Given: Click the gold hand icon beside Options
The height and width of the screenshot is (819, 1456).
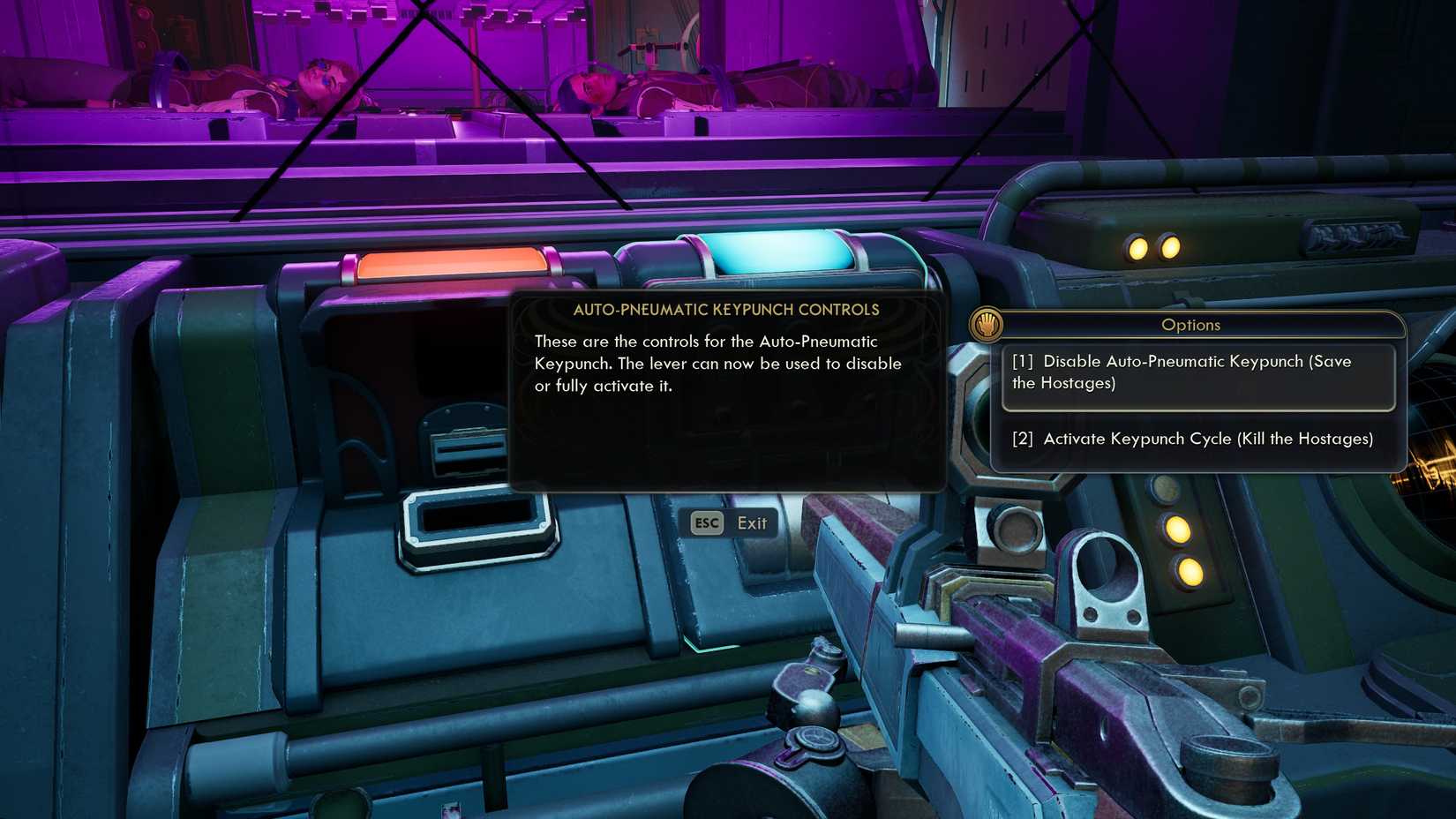Looking at the screenshot, I should tap(987, 324).
